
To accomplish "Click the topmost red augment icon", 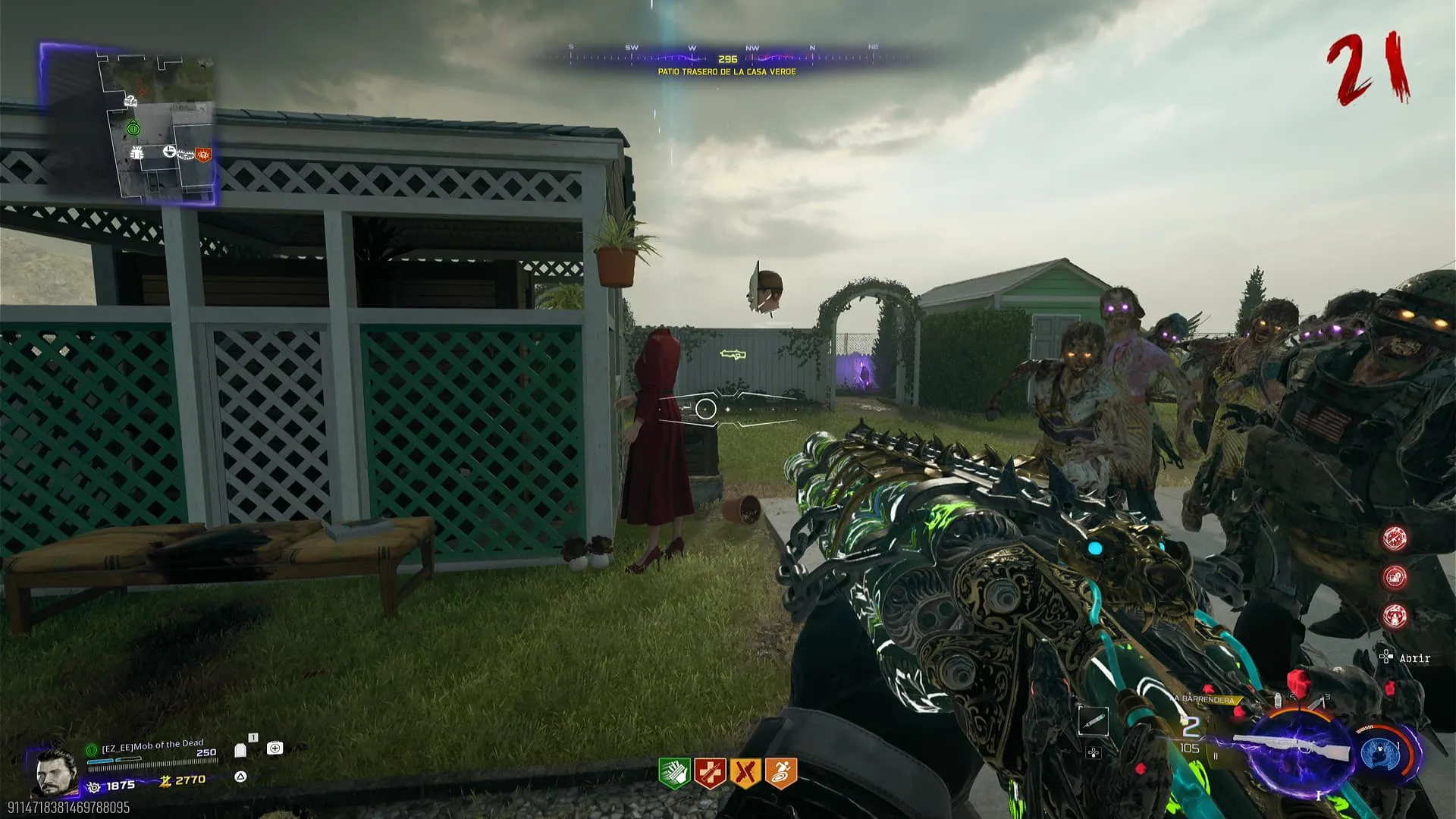I will pyautogui.click(x=1395, y=538).
